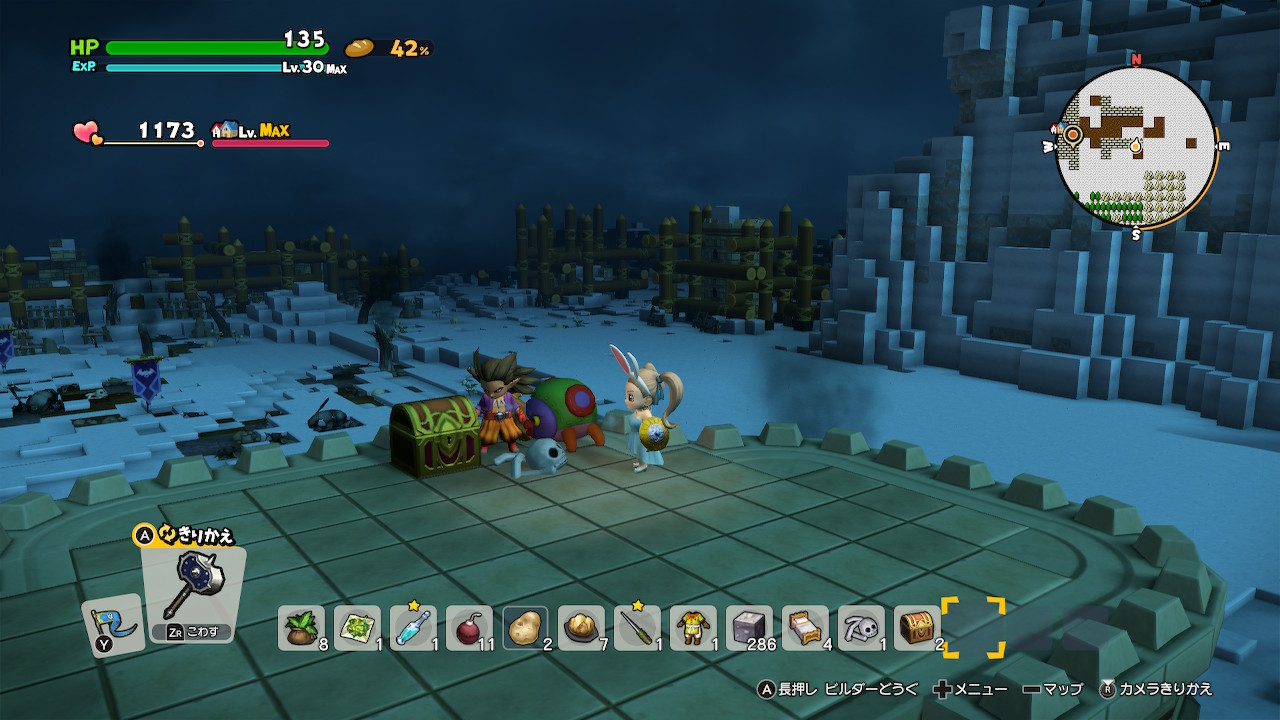This screenshot has height=720, width=1280.
Task: Choose the starred blue bottle slot
Action: 413,628
